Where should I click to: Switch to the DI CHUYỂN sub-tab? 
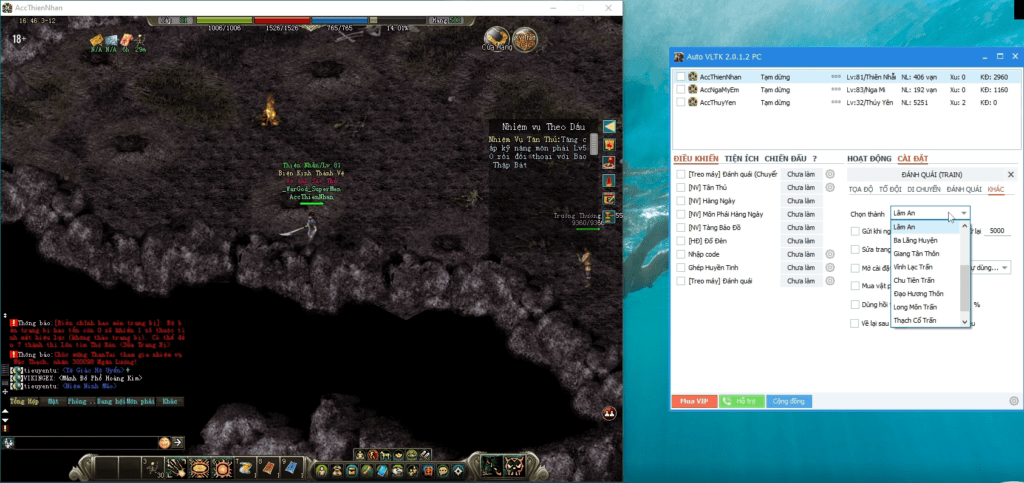point(924,188)
